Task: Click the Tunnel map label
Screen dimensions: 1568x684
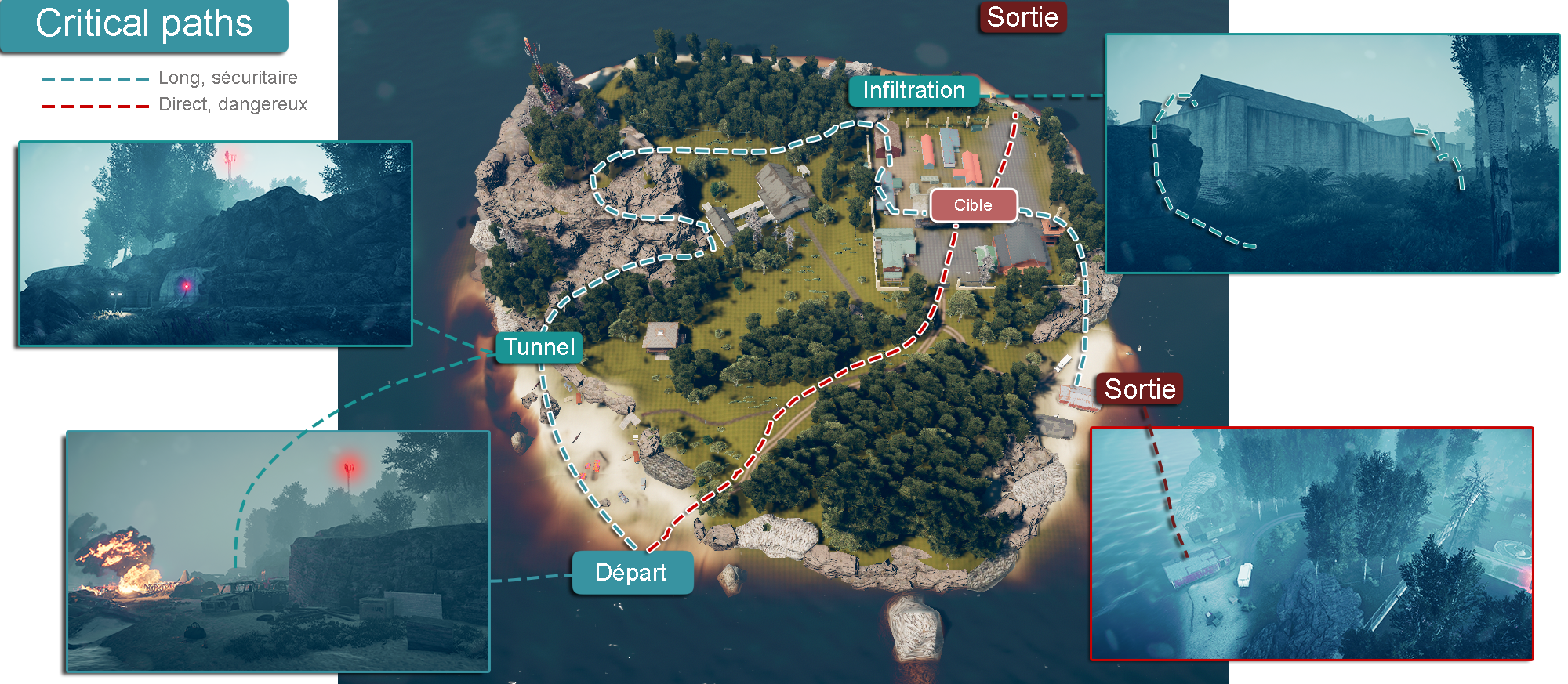Action: click(x=539, y=347)
